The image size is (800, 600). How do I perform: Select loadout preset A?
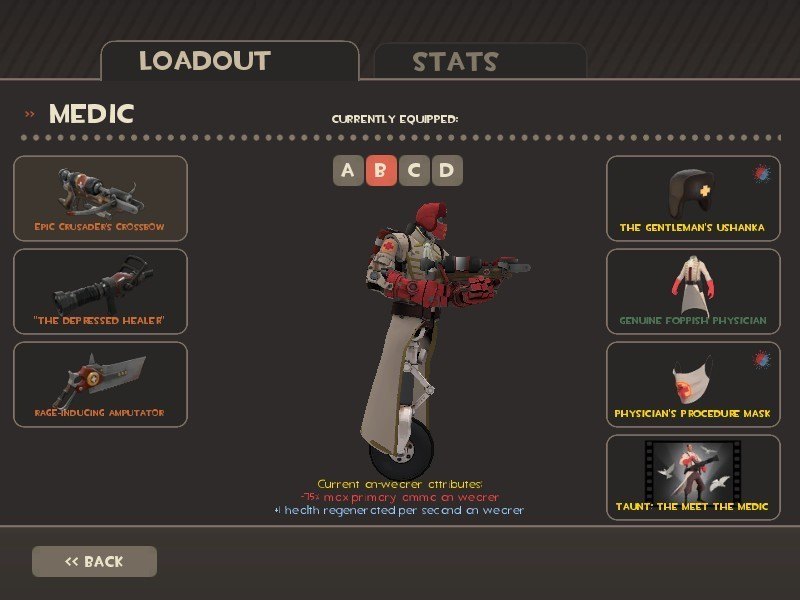pyautogui.click(x=347, y=171)
